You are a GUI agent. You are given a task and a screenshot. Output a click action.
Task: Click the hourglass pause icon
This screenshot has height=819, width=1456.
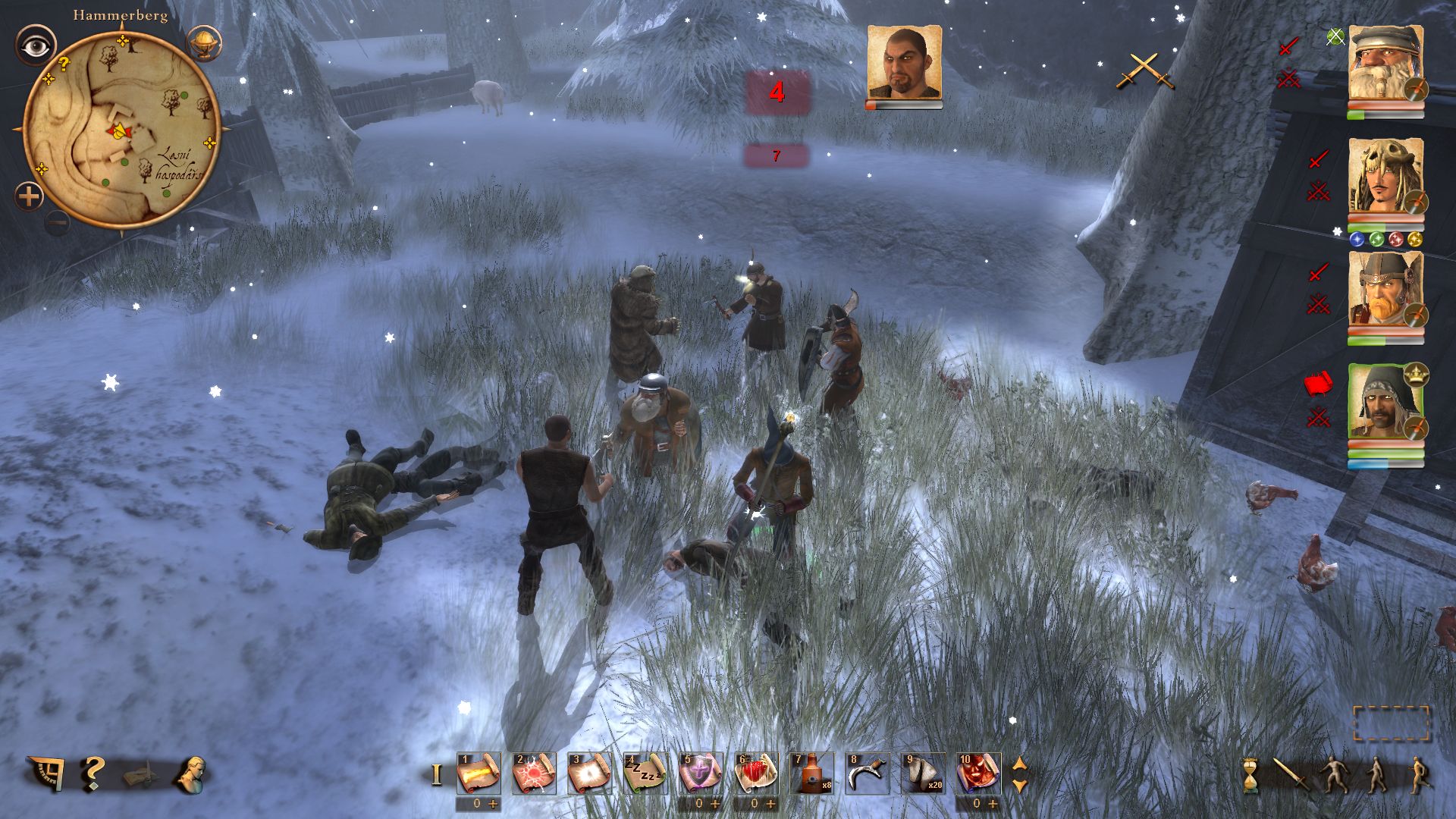coord(1250,776)
